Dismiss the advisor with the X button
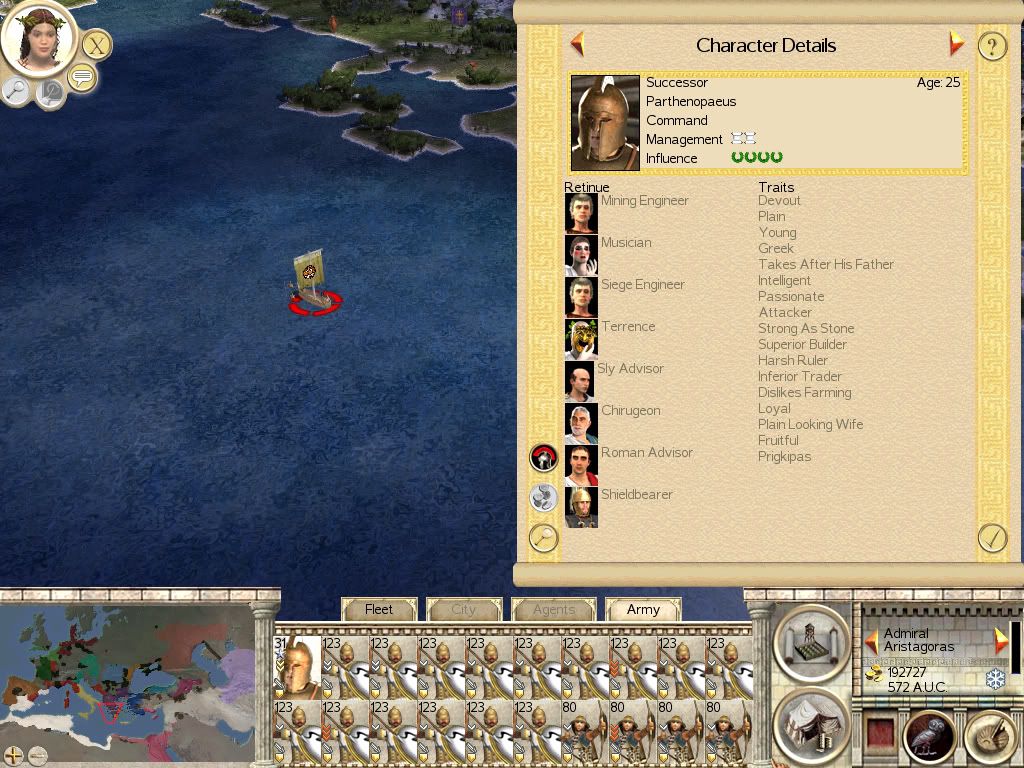 [x=96, y=45]
